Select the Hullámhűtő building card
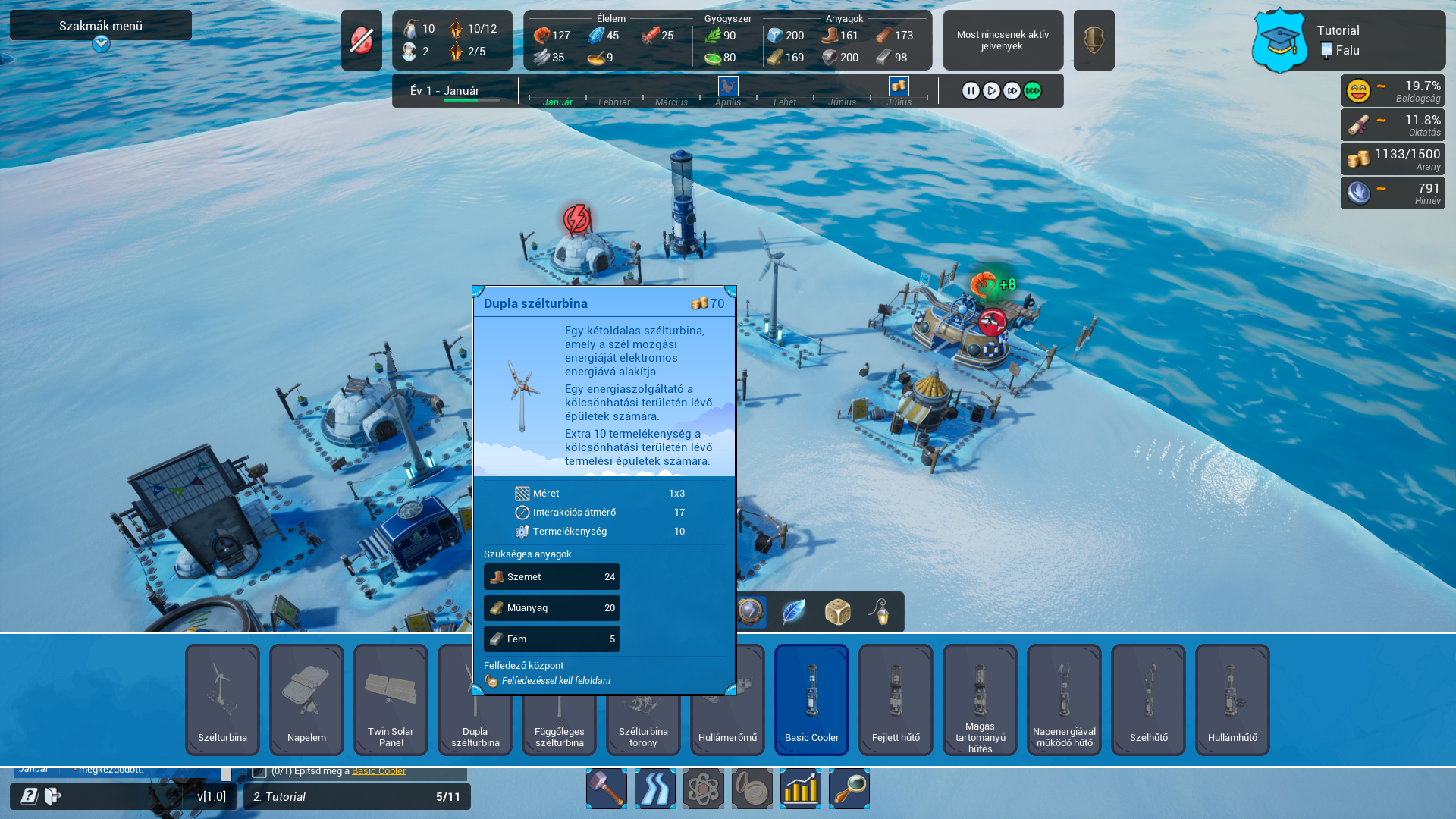This screenshot has height=819, width=1456. [x=1232, y=699]
